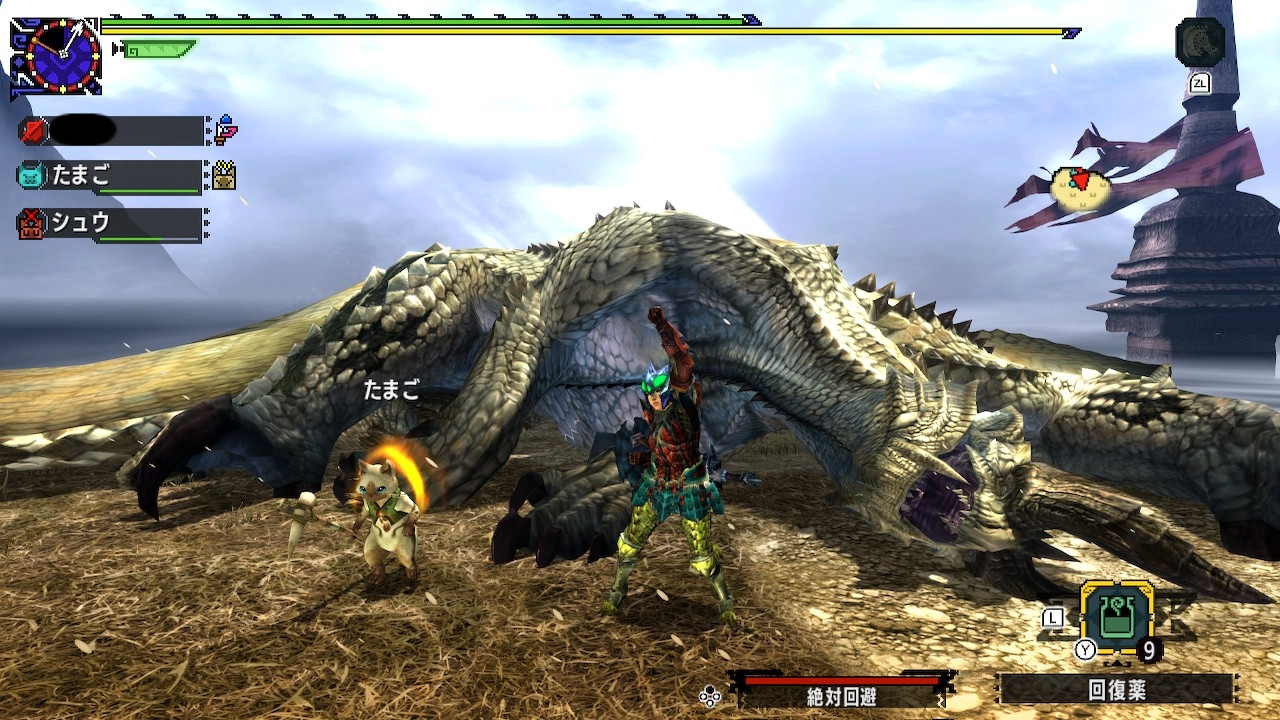Click the crescent moon emblem icon
The height and width of the screenshot is (720, 1280).
1200,43
